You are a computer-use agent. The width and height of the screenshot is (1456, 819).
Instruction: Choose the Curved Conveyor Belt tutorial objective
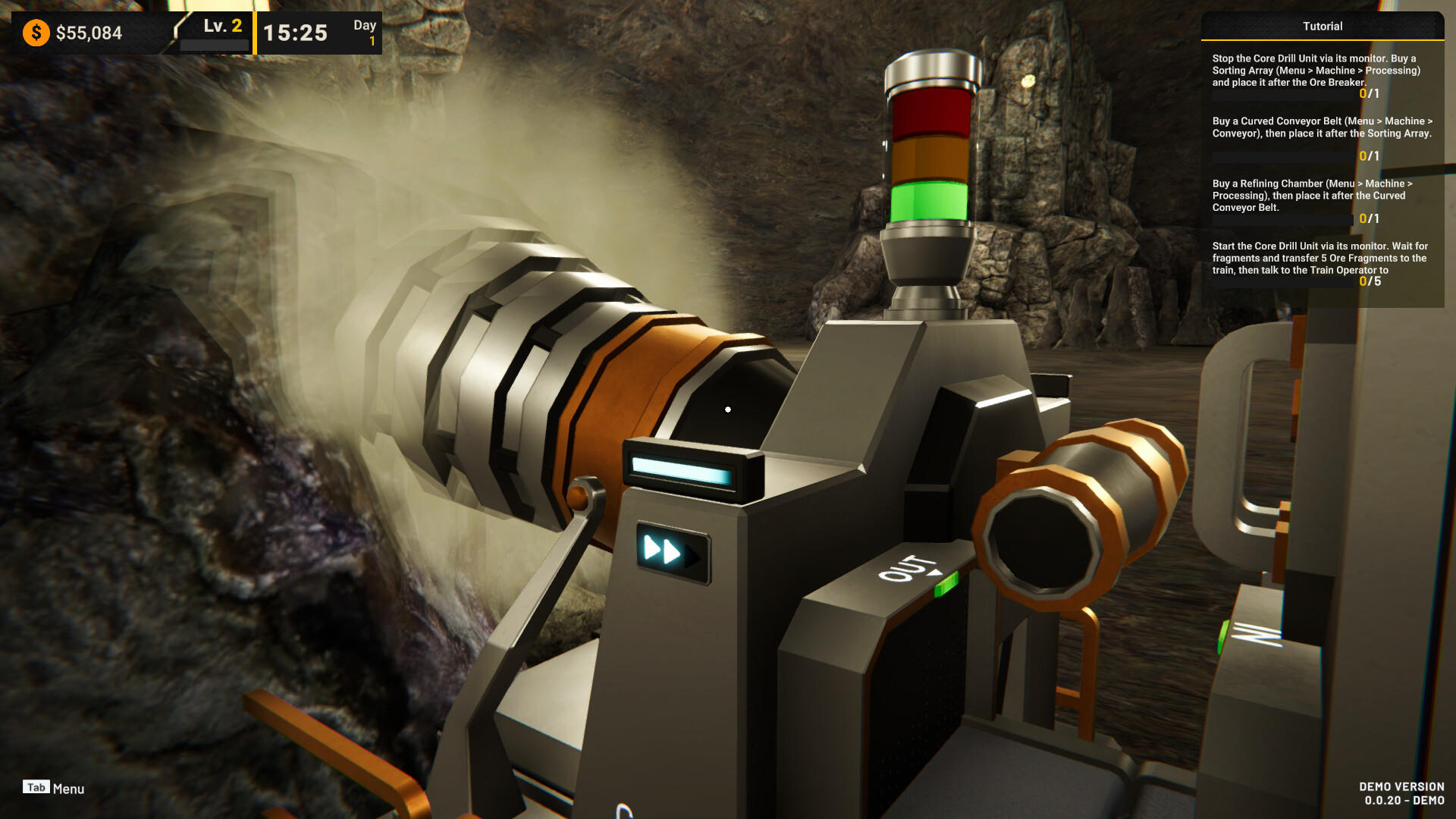click(1321, 127)
